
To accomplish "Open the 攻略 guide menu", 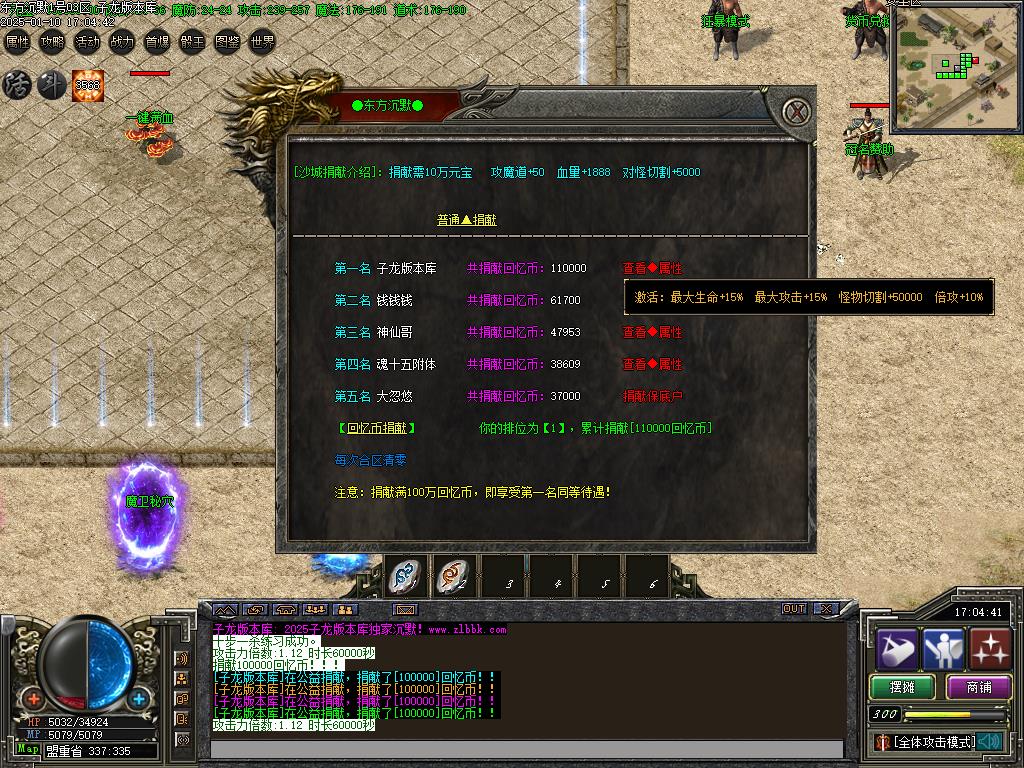I will tap(52, 42).
